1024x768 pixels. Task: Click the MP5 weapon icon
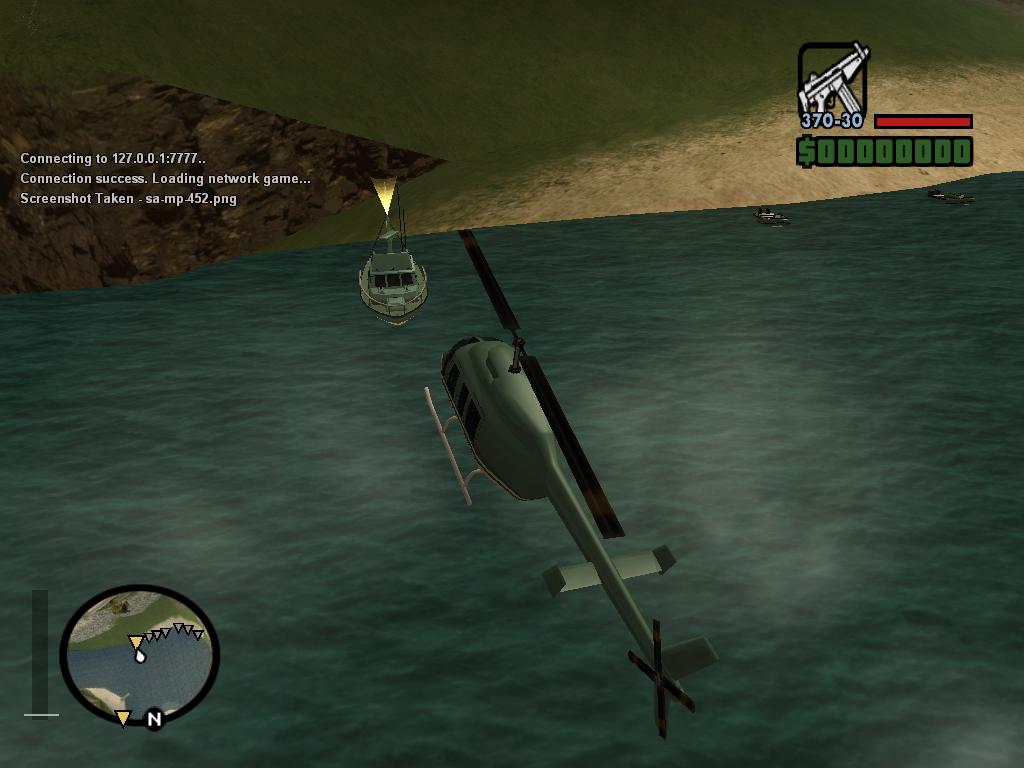click(832, 79)
